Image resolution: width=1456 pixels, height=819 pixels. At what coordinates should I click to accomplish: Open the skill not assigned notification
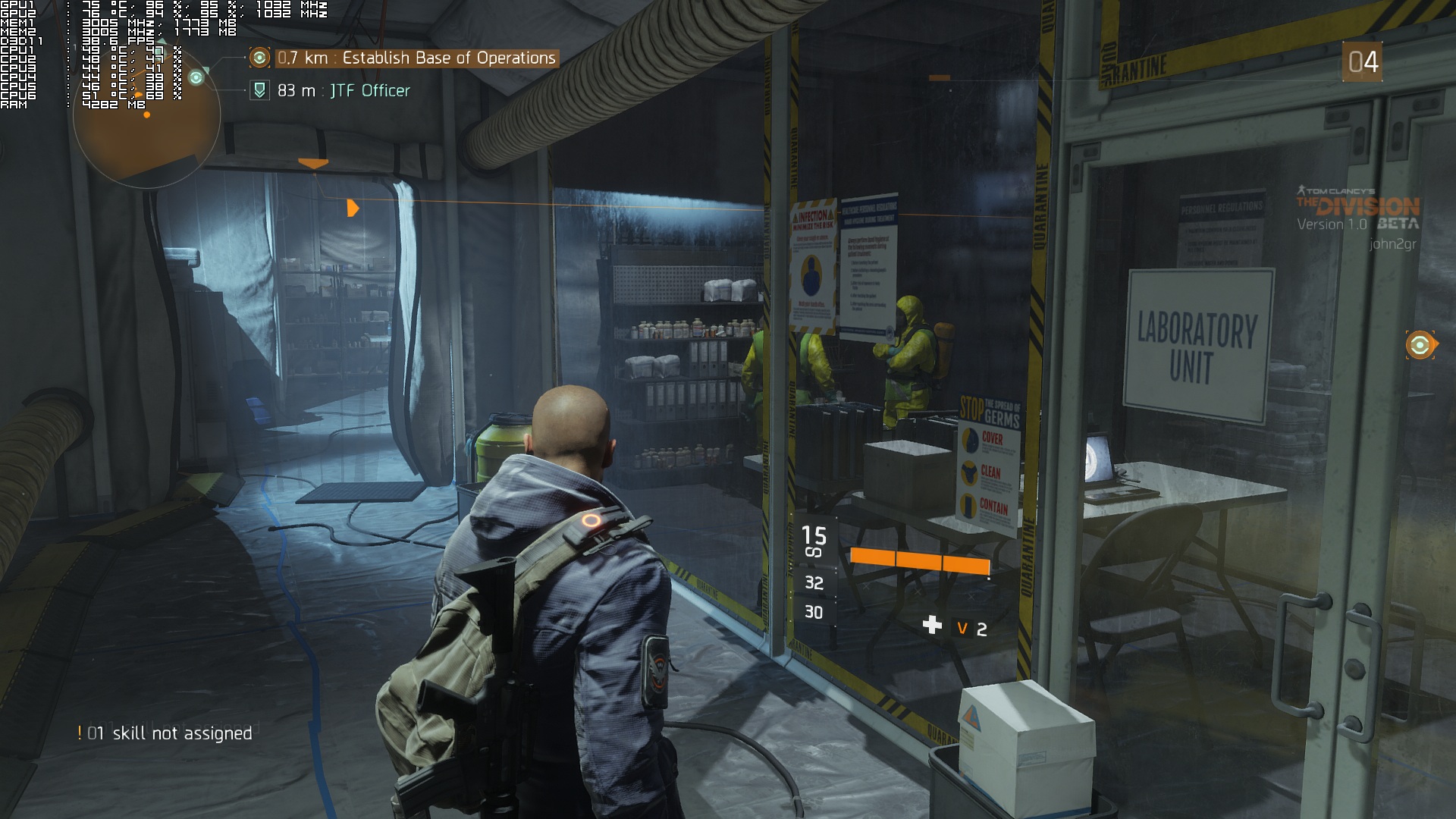165,733
